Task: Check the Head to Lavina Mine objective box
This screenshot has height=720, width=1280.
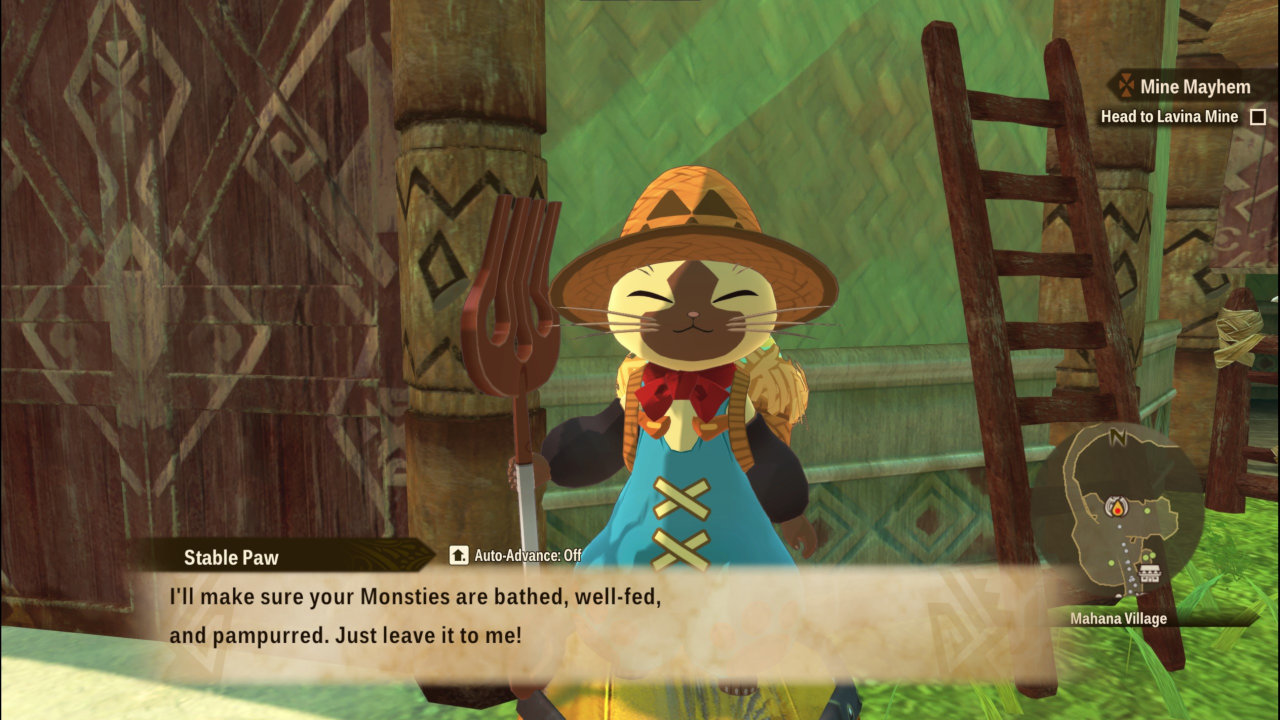Action: (1258, 116)
